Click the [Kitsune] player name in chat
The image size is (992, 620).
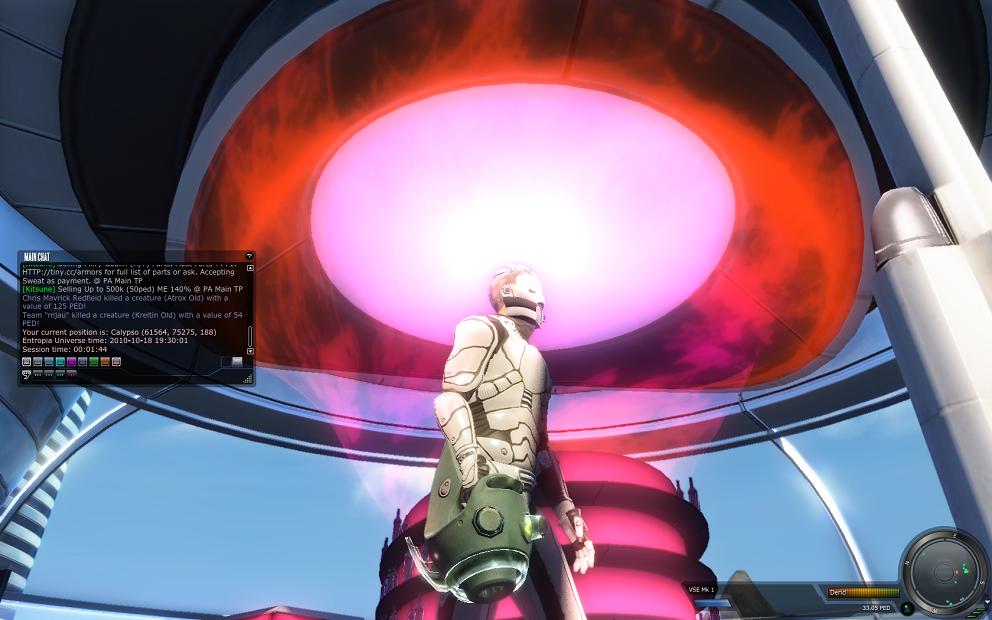click(x=38, y=289)
